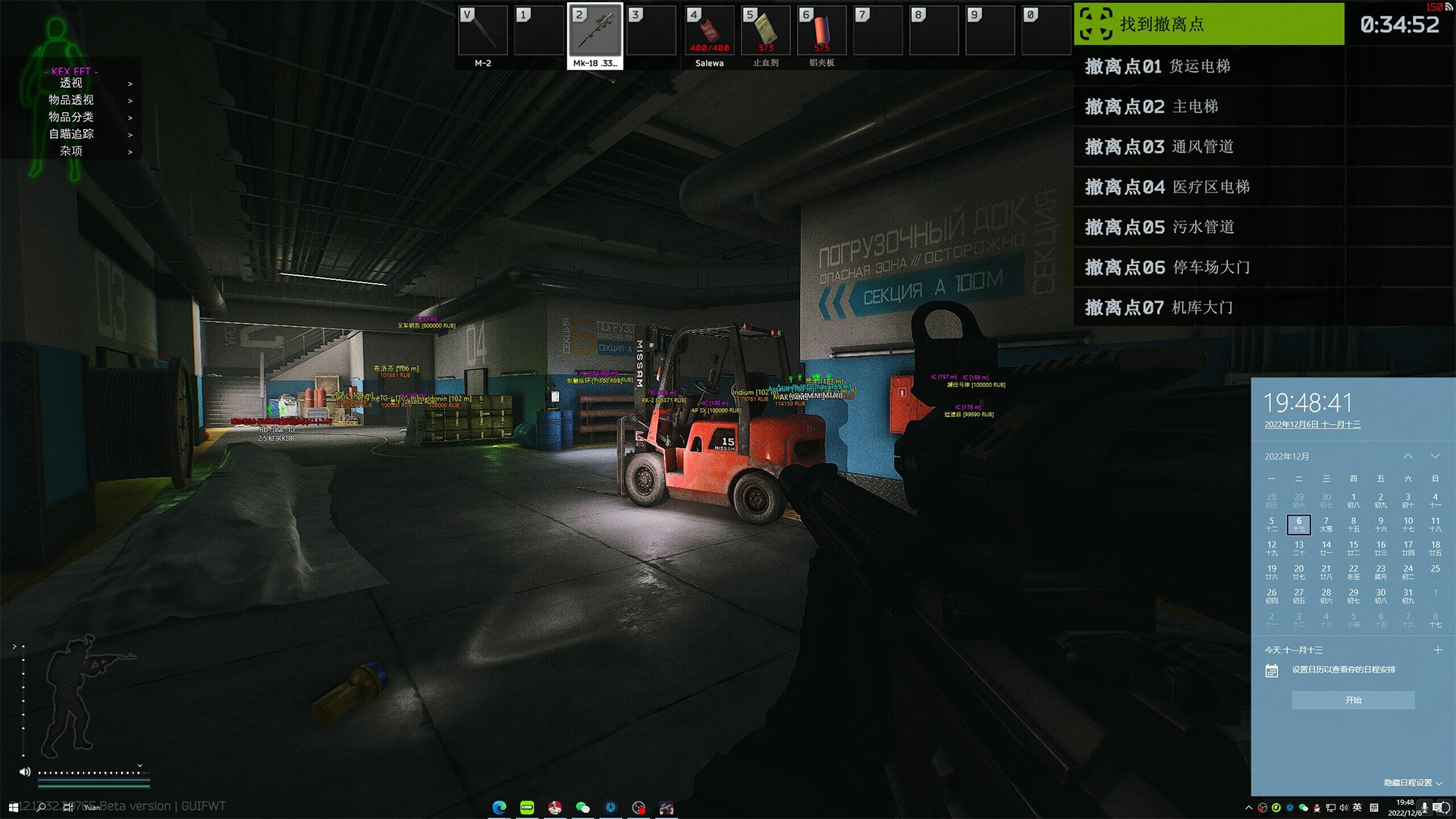This screenshot has width=1456, height=819.
Task: Open the 杂项 menu entry
Action: (71, 151)
